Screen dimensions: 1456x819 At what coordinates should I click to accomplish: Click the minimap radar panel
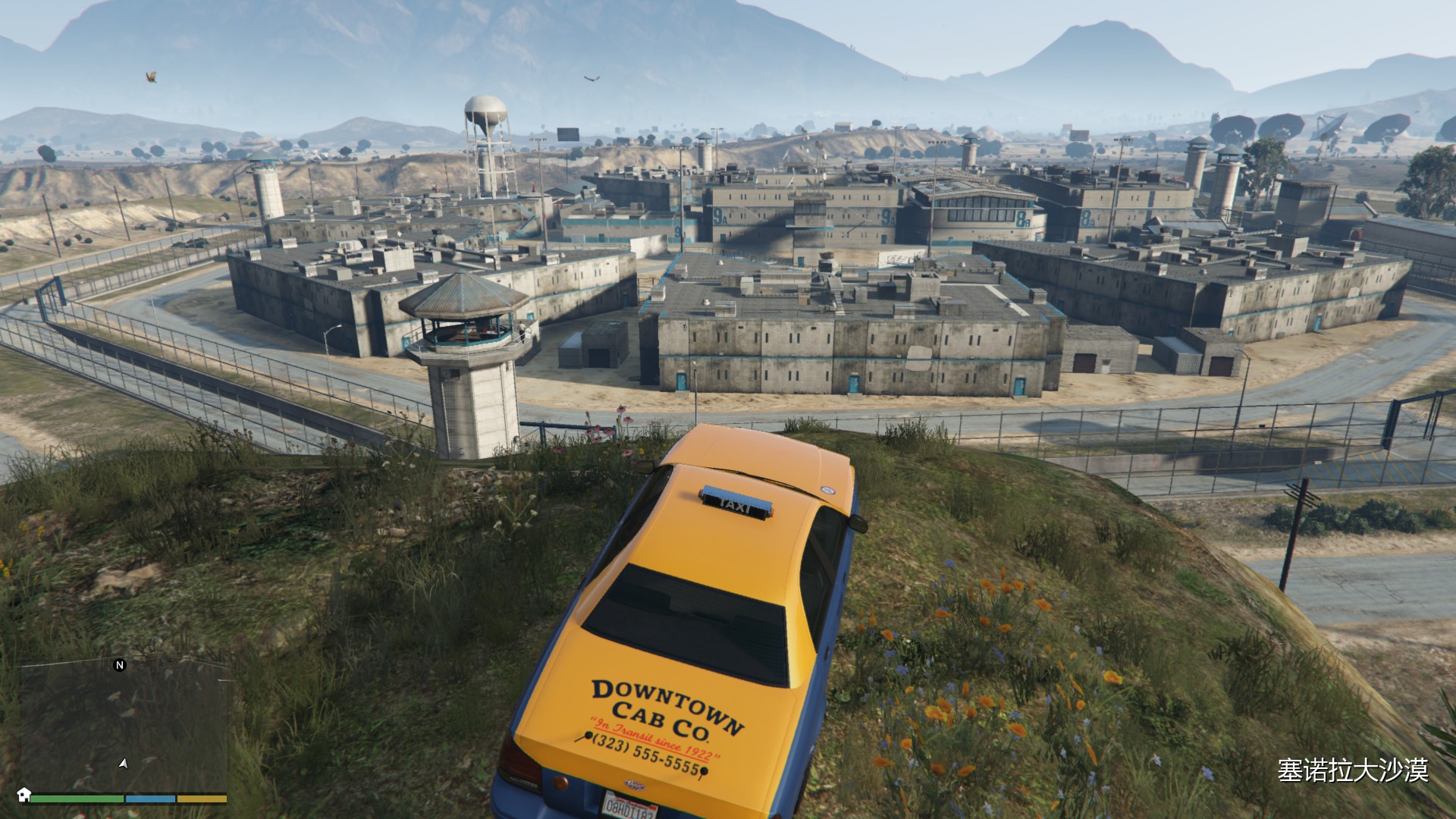coord(125,726)
